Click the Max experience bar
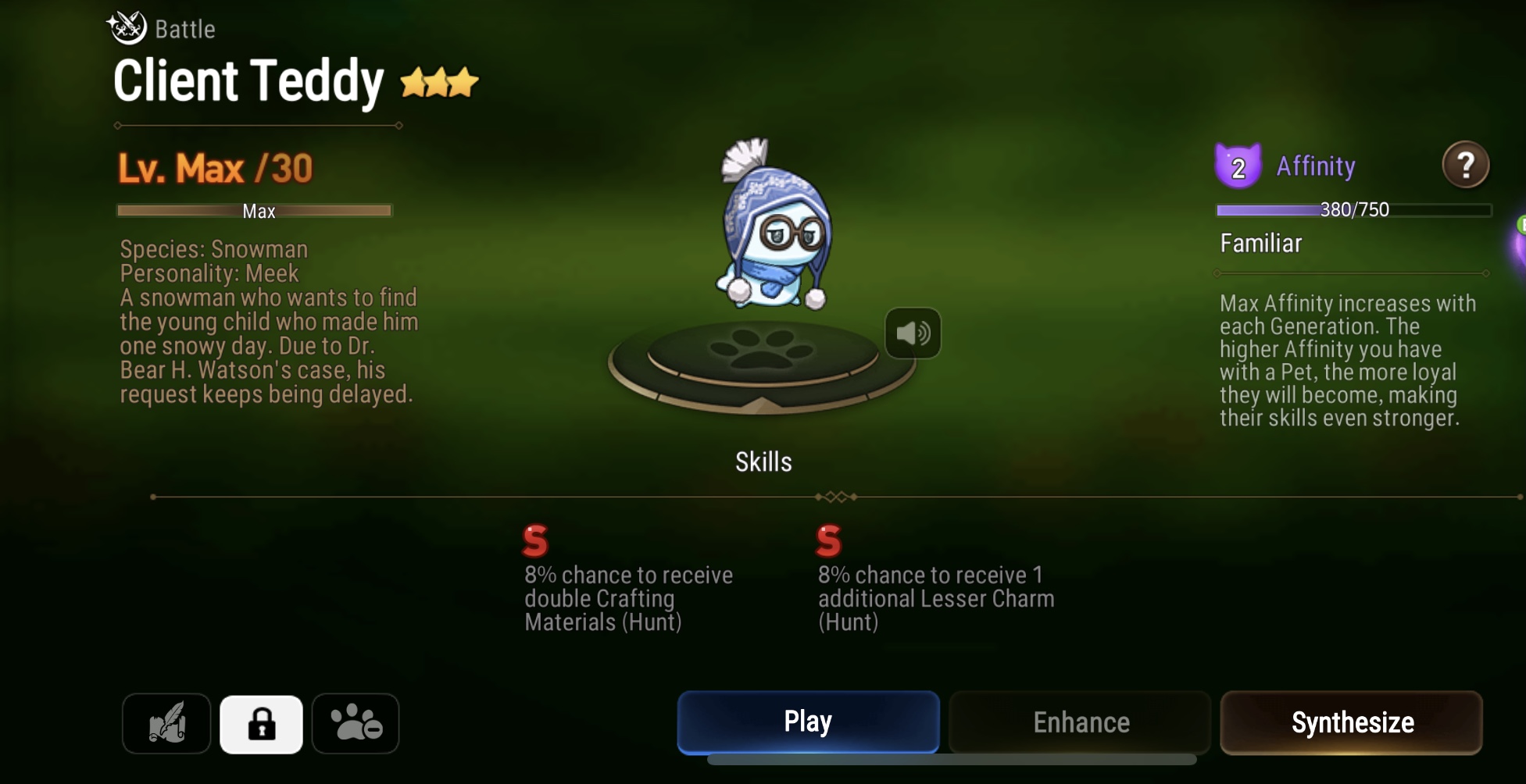1526x784 pixels. pyautogui.click(x=256, y=210)
